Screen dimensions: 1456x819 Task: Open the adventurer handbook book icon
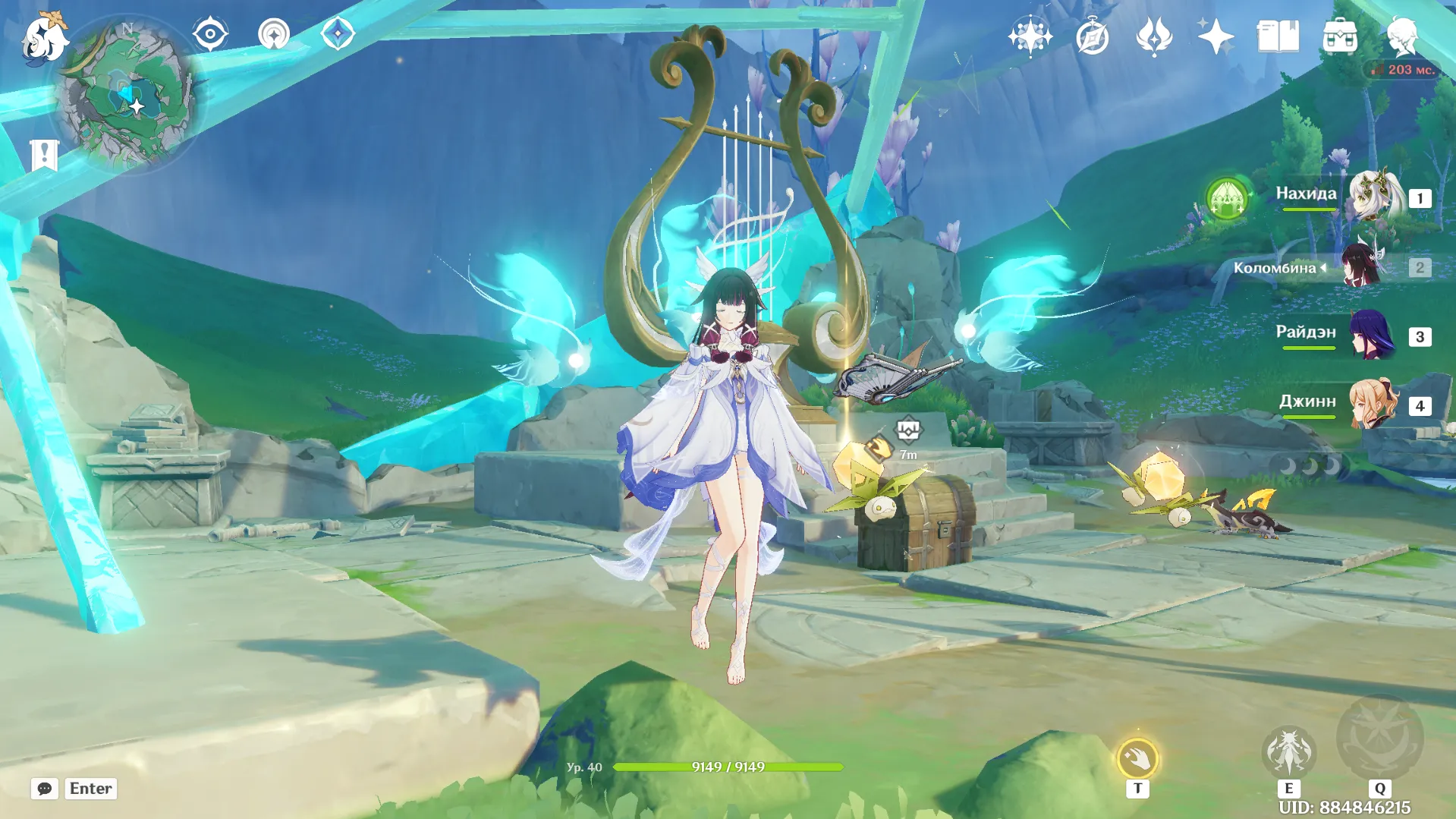point(1278,36)
